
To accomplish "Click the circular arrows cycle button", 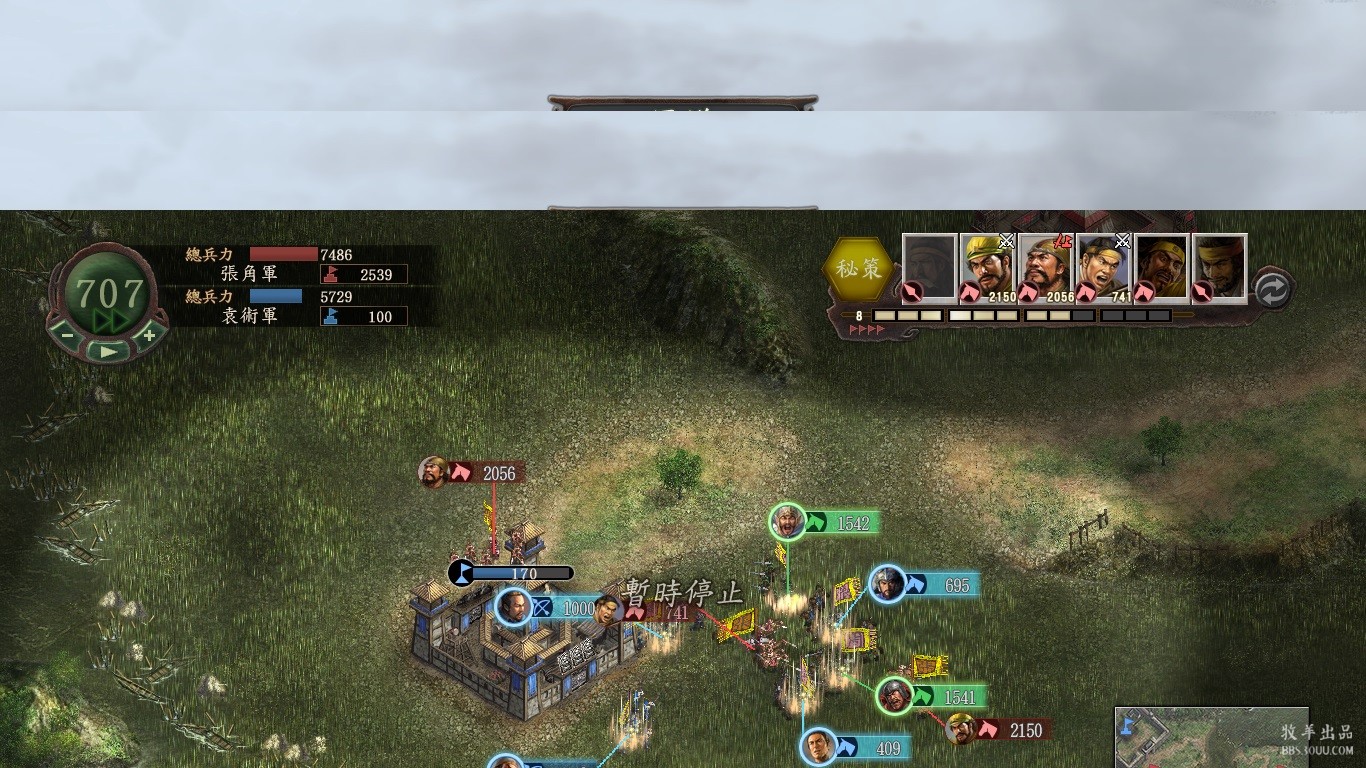I will coord(1272,290).
